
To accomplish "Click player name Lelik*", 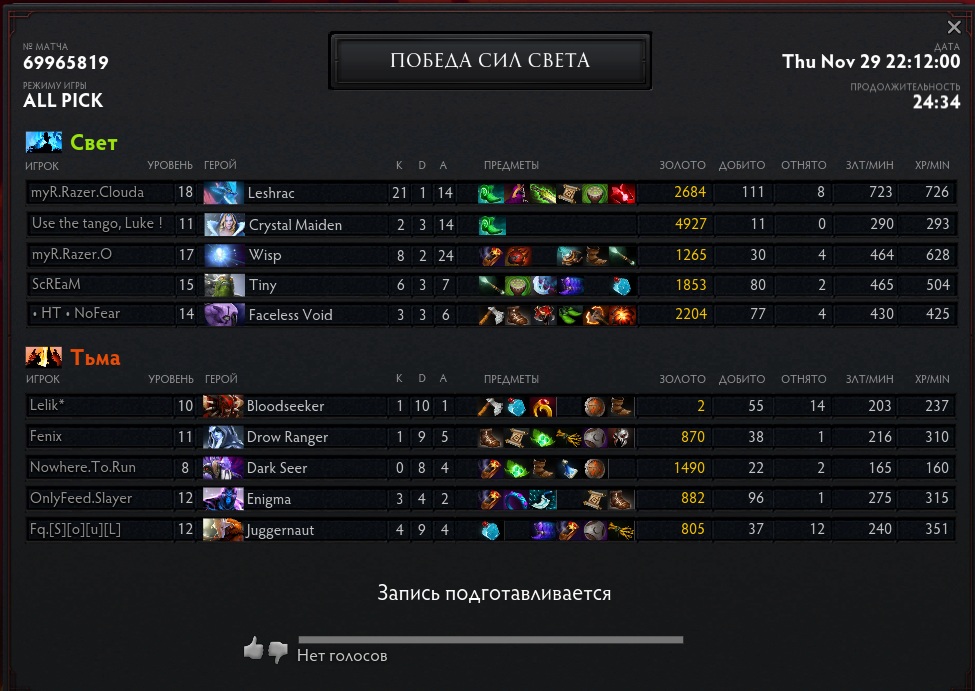I will pyautogui.click(x=48, y=405).
